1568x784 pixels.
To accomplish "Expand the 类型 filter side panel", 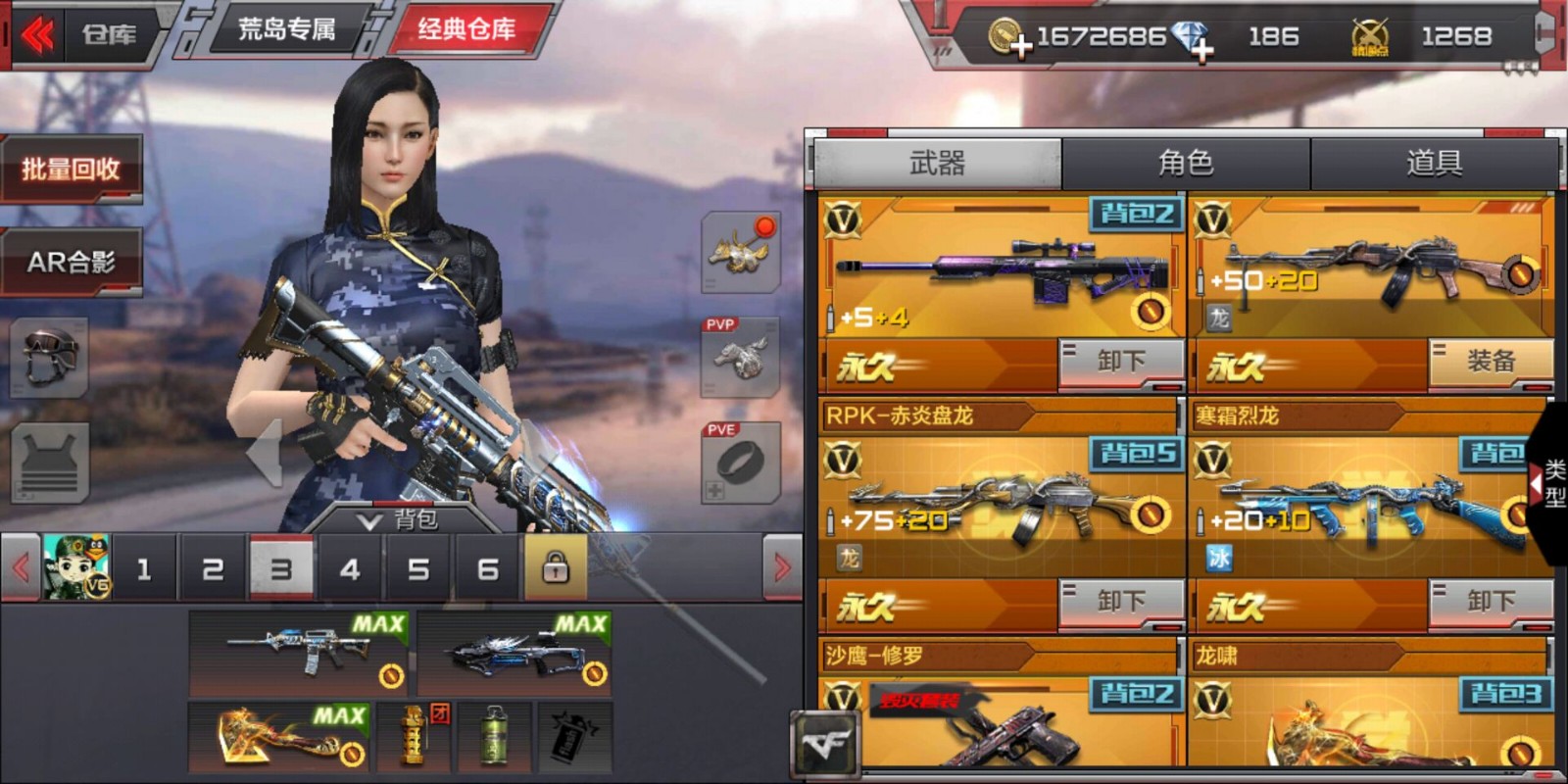I will click(1536, 485).
